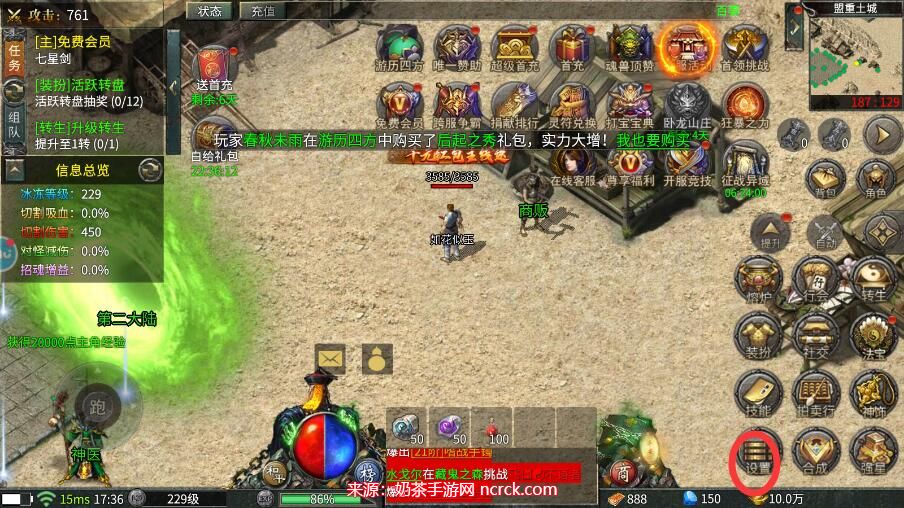The height and width of the screenshot is (508, 904).
Task: Open the mail envelope icon
Action: click(x=330, y=357)
